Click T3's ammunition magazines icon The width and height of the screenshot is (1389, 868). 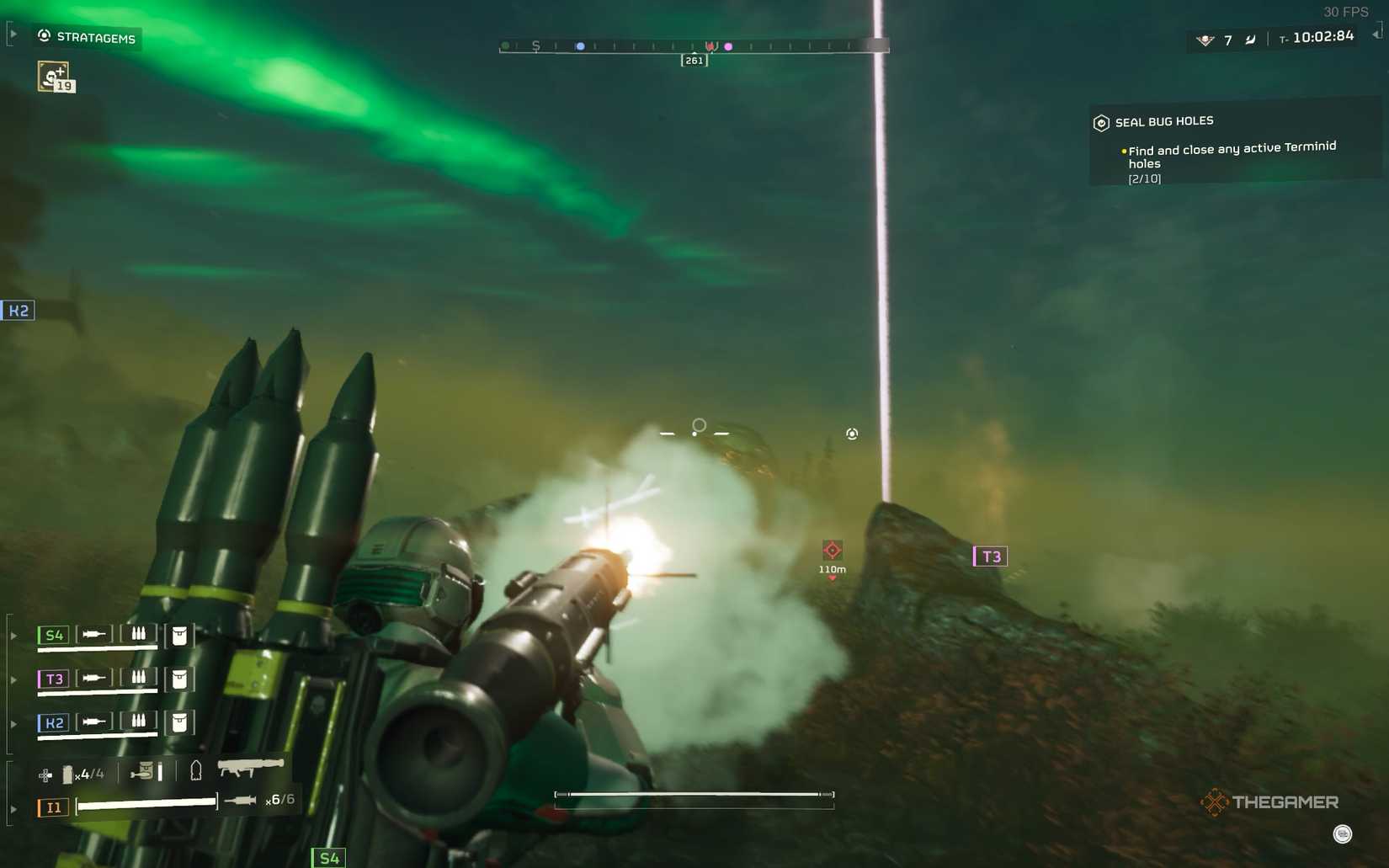138,679
